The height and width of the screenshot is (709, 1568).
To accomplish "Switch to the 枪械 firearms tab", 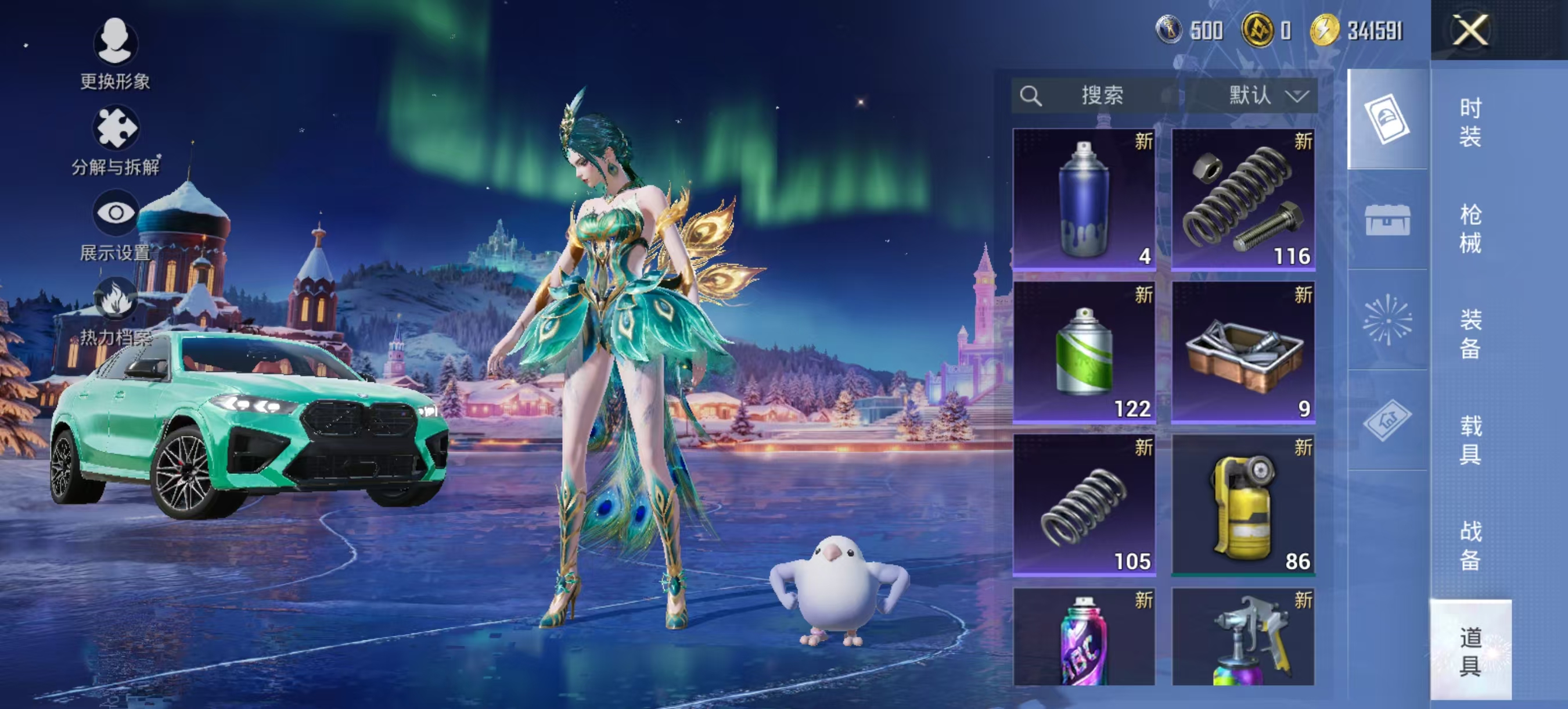I will pos(1470,228).
